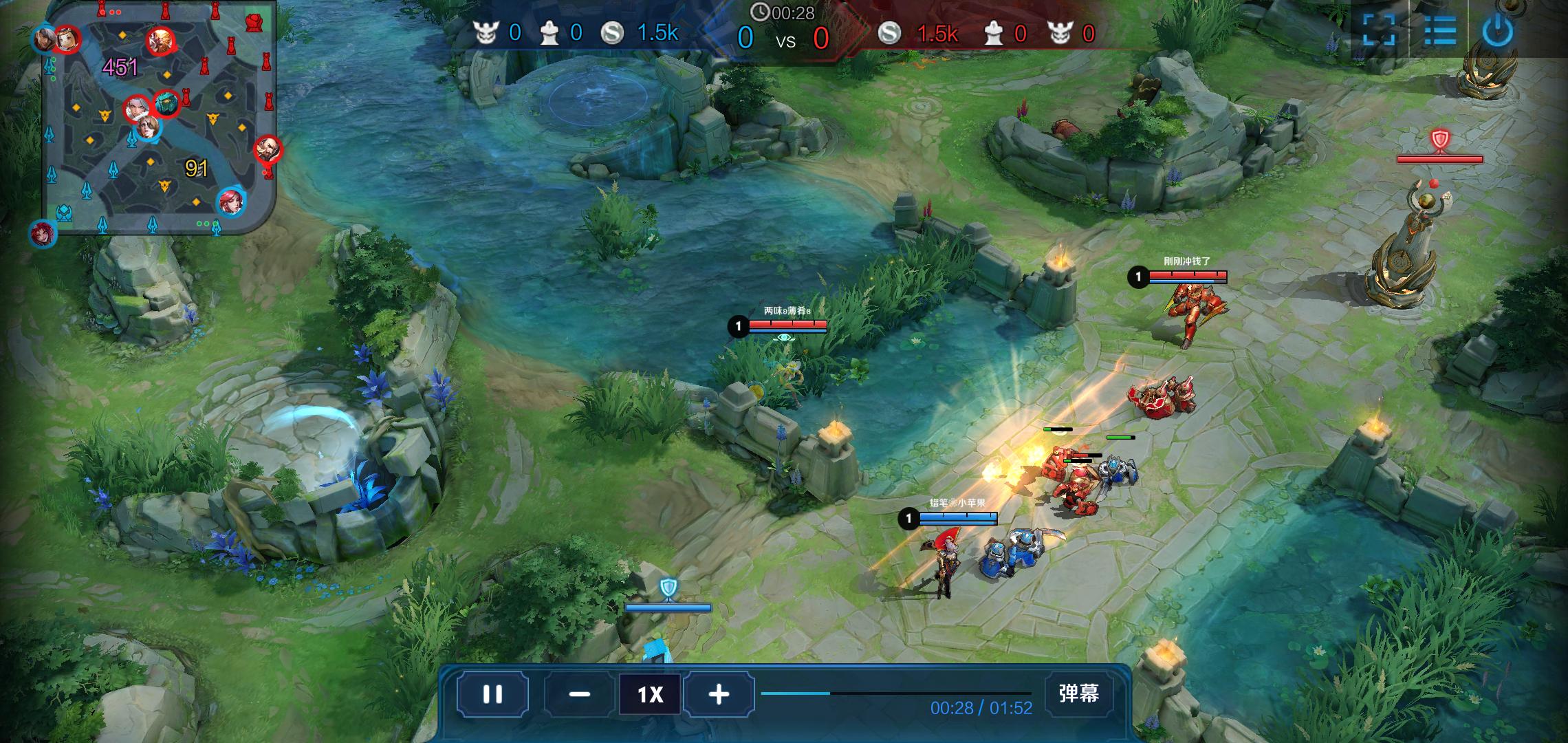Toggle fullscreen view with the bracket icon
This screenshot has height=743, width=1568.
(1379, 31)
